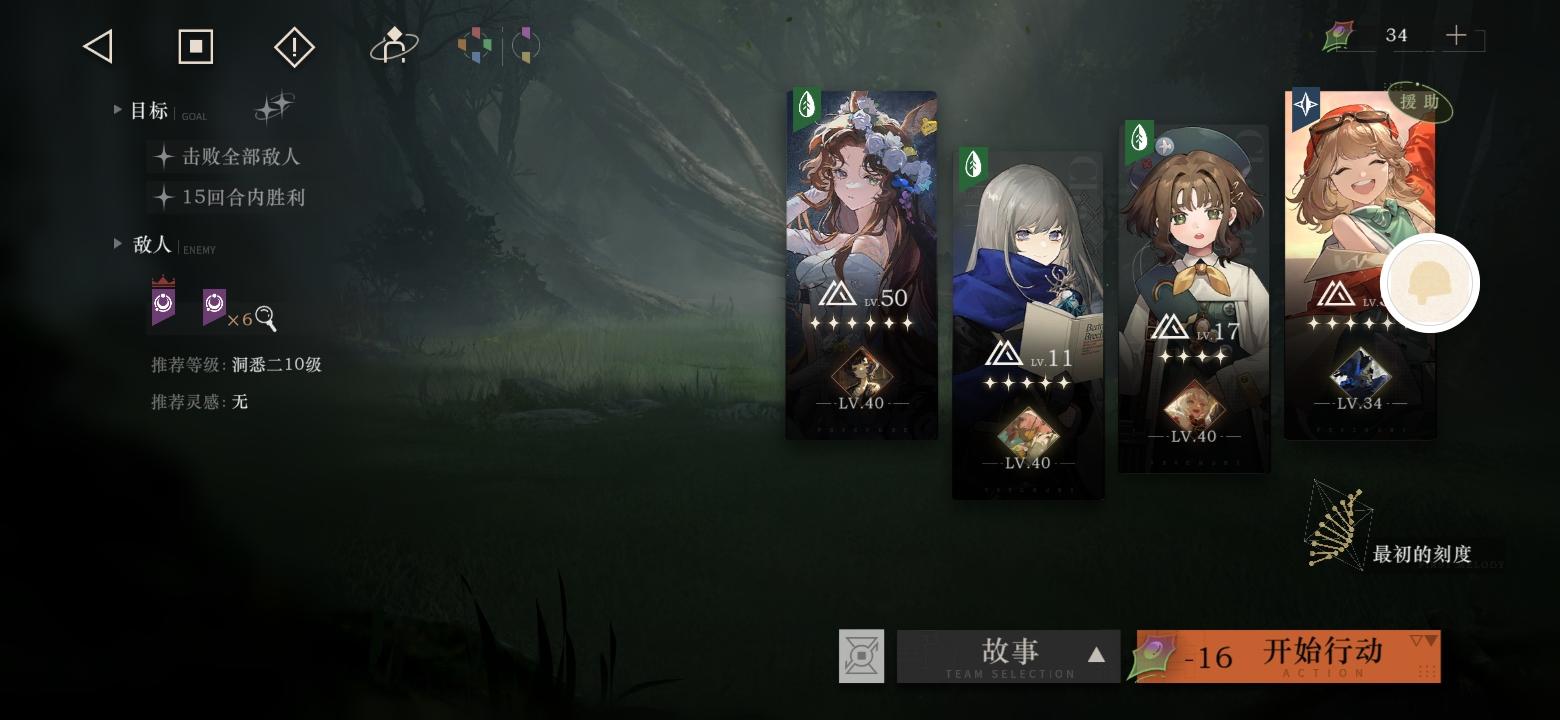Open the character rotation view icon
This screenshot has height=720, width=1560.
pos(393,46)
